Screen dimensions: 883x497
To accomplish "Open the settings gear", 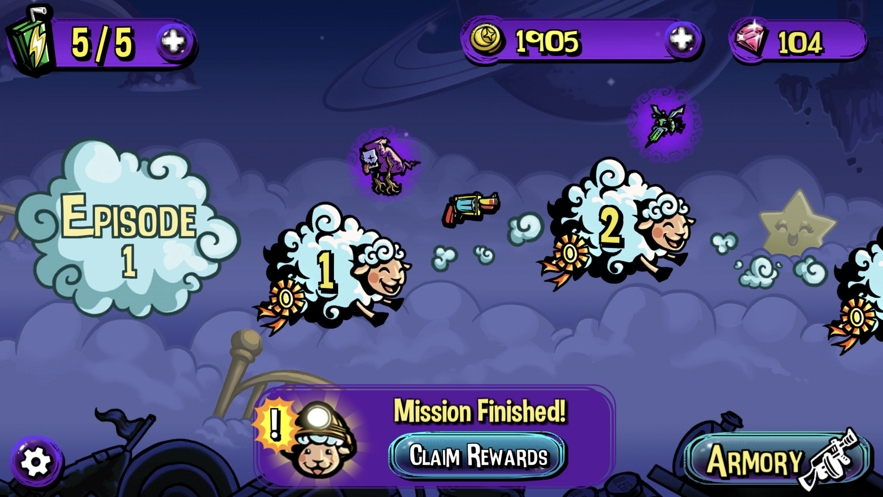I will pos(36,461).
